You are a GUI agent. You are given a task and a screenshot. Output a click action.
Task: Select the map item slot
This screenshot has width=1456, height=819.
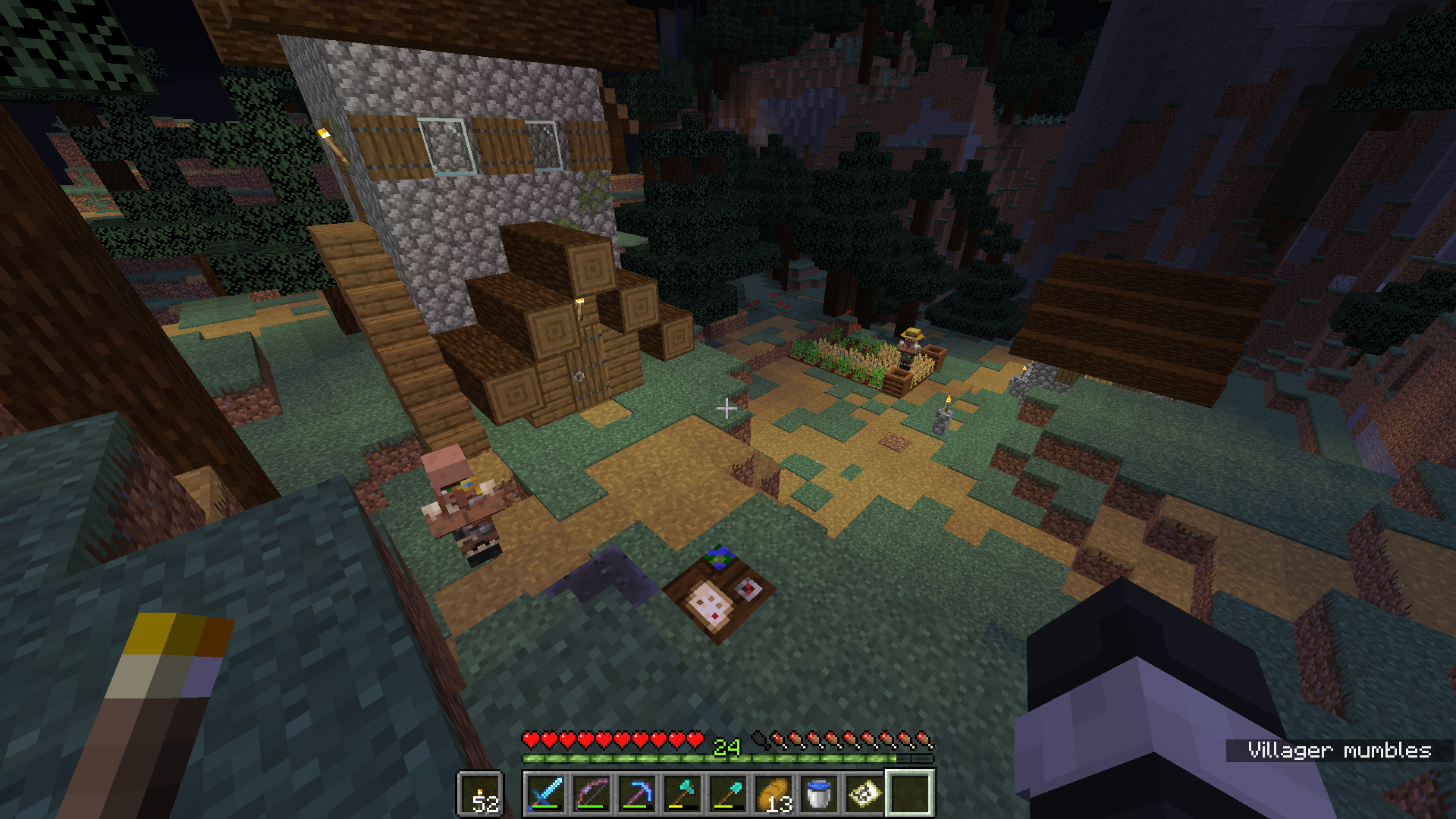pyautogui.click(x=864, y=794)
